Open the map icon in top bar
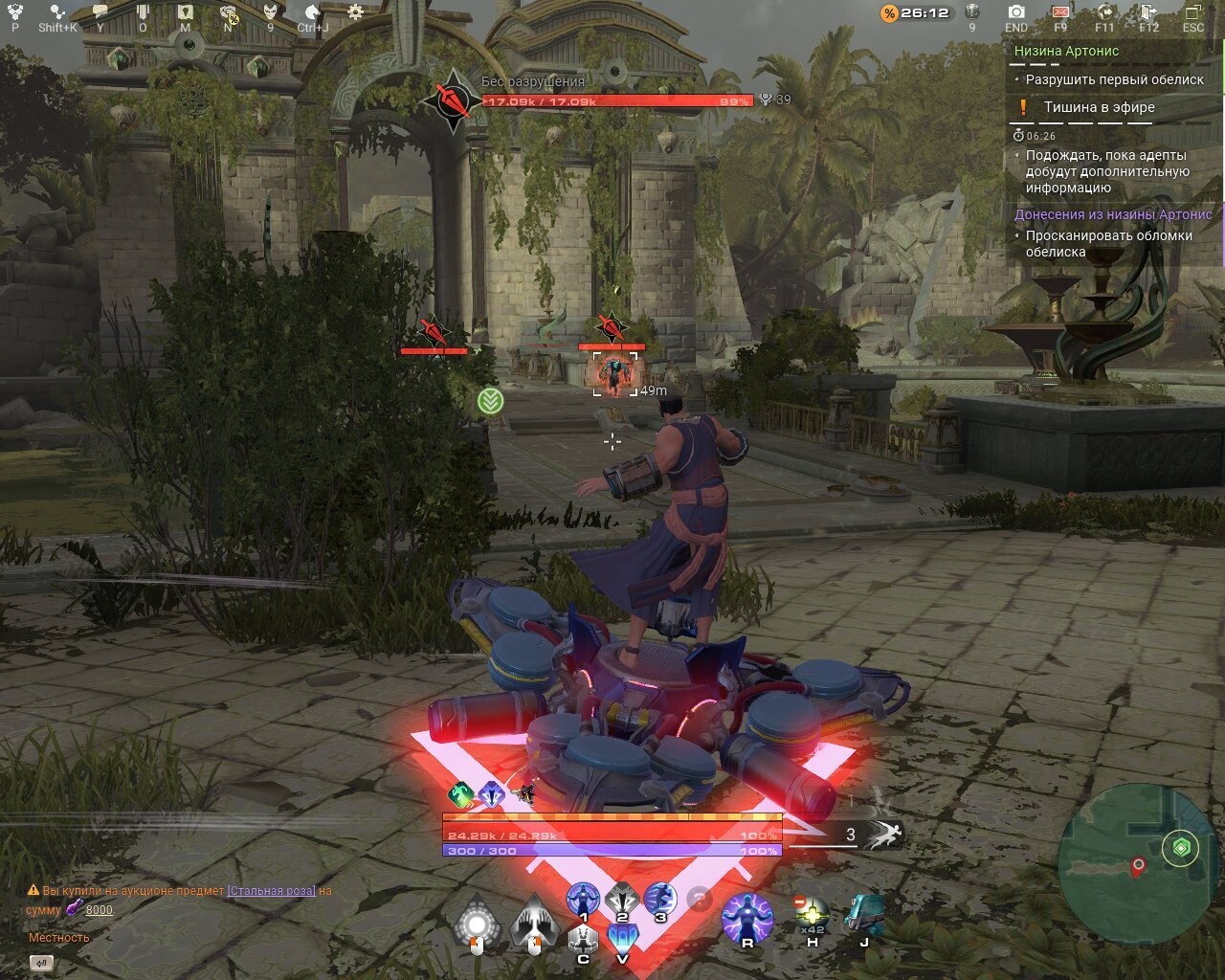The image size is (1225, 980). [186, 12]
